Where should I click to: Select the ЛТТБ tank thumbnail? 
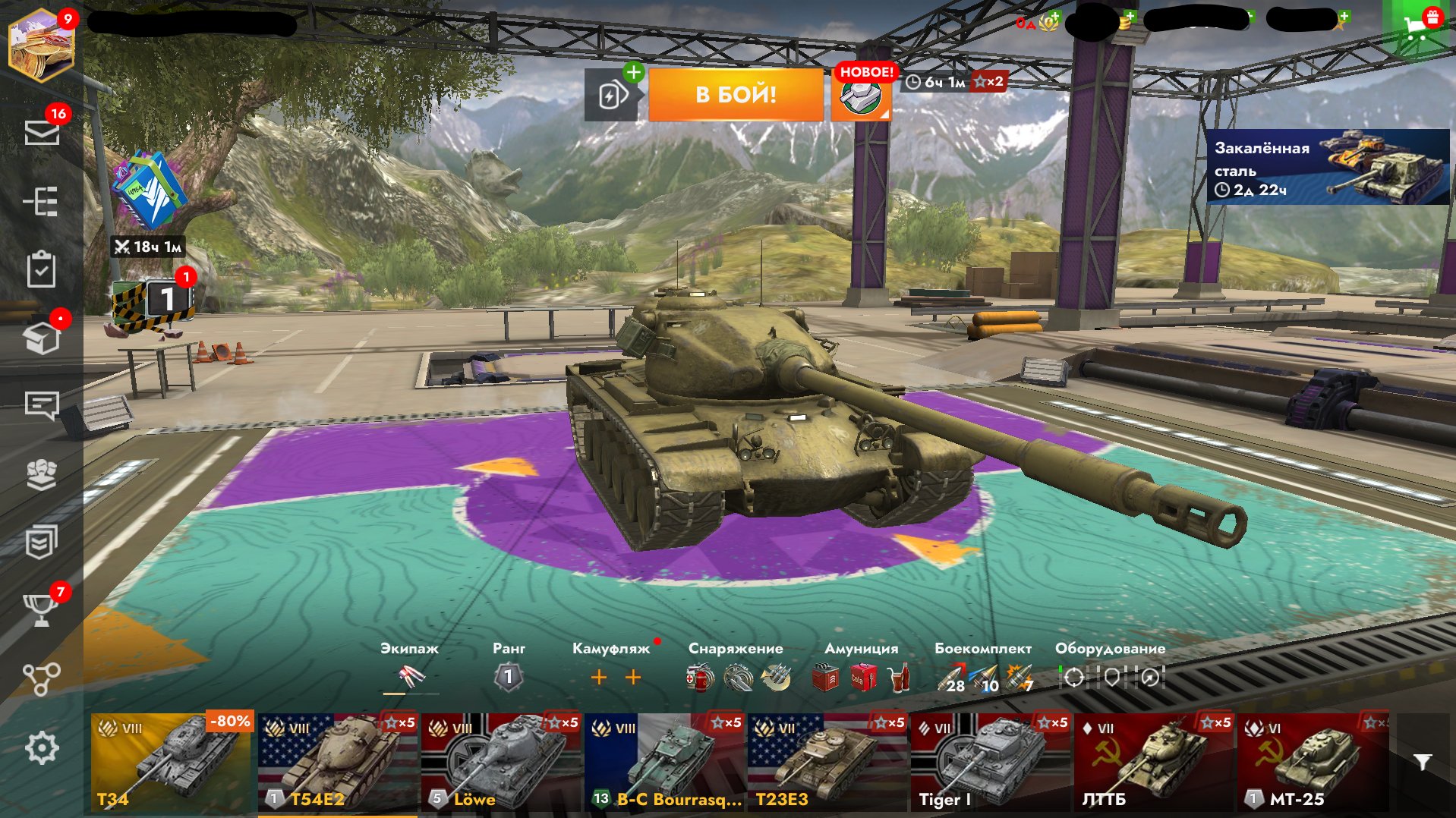pos(1153,762)
